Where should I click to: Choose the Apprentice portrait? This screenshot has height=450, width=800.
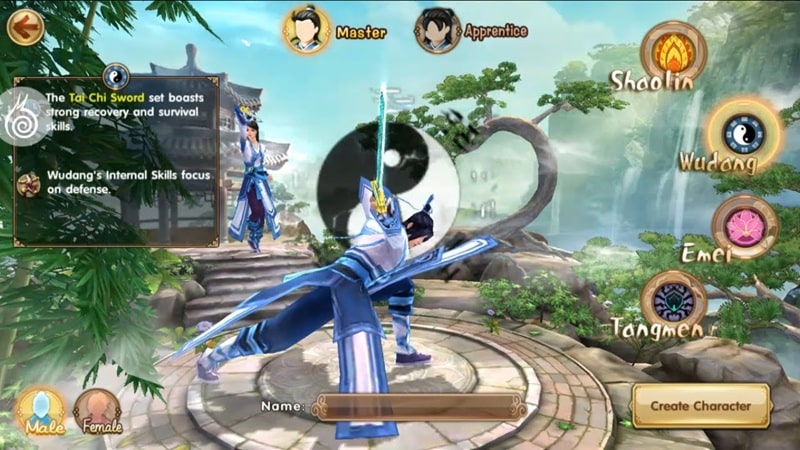tap(438, 30)
